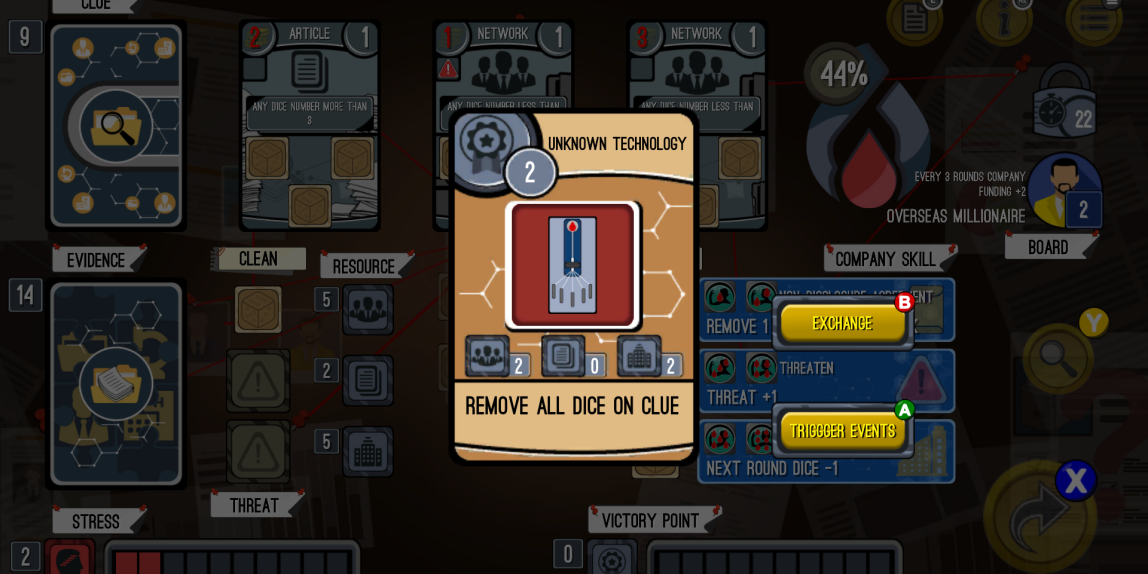Open the Clue deck card
Viewport: 1148px width, 574px height.
click(116, 125)
